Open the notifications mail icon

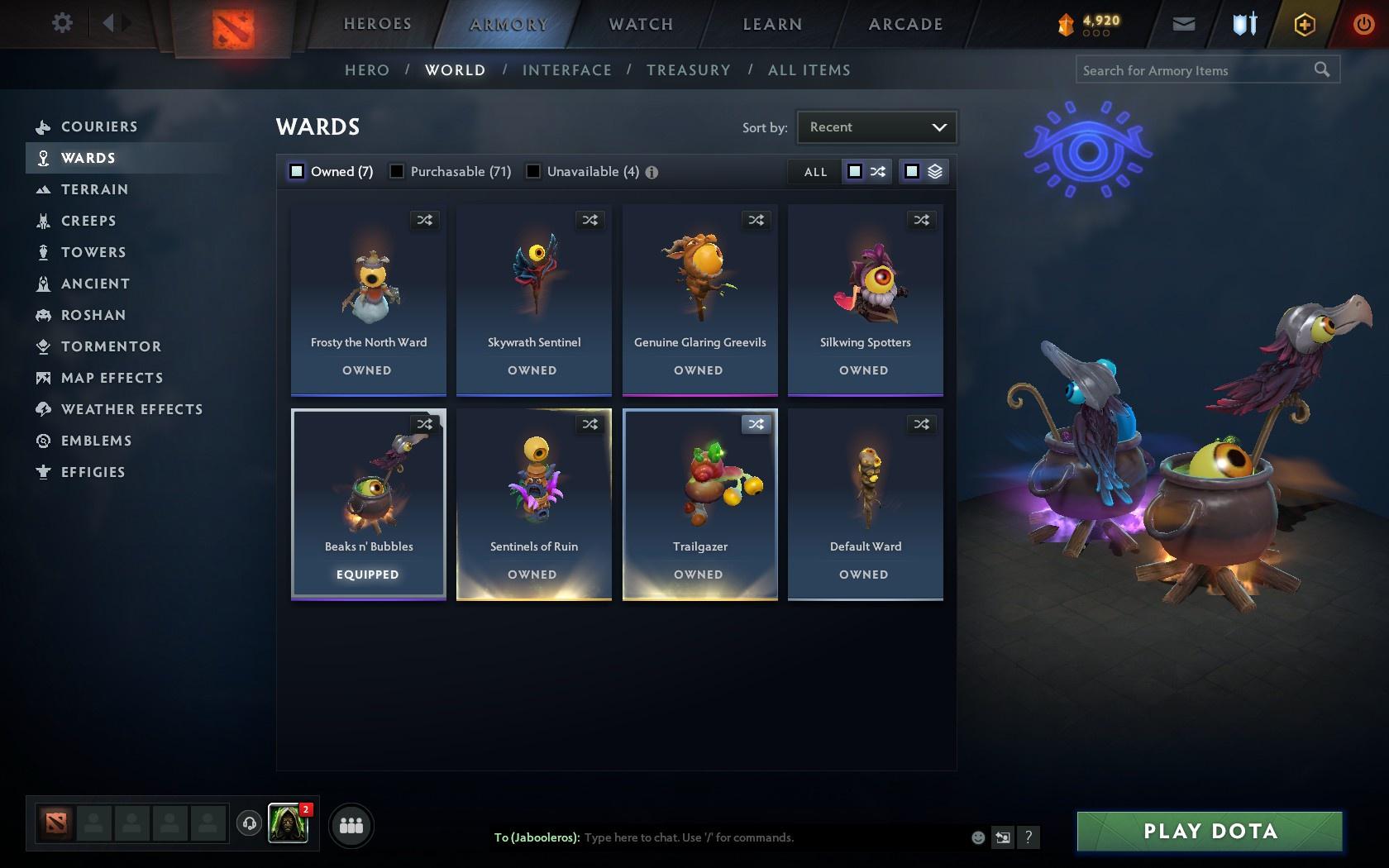point(1183,23)
